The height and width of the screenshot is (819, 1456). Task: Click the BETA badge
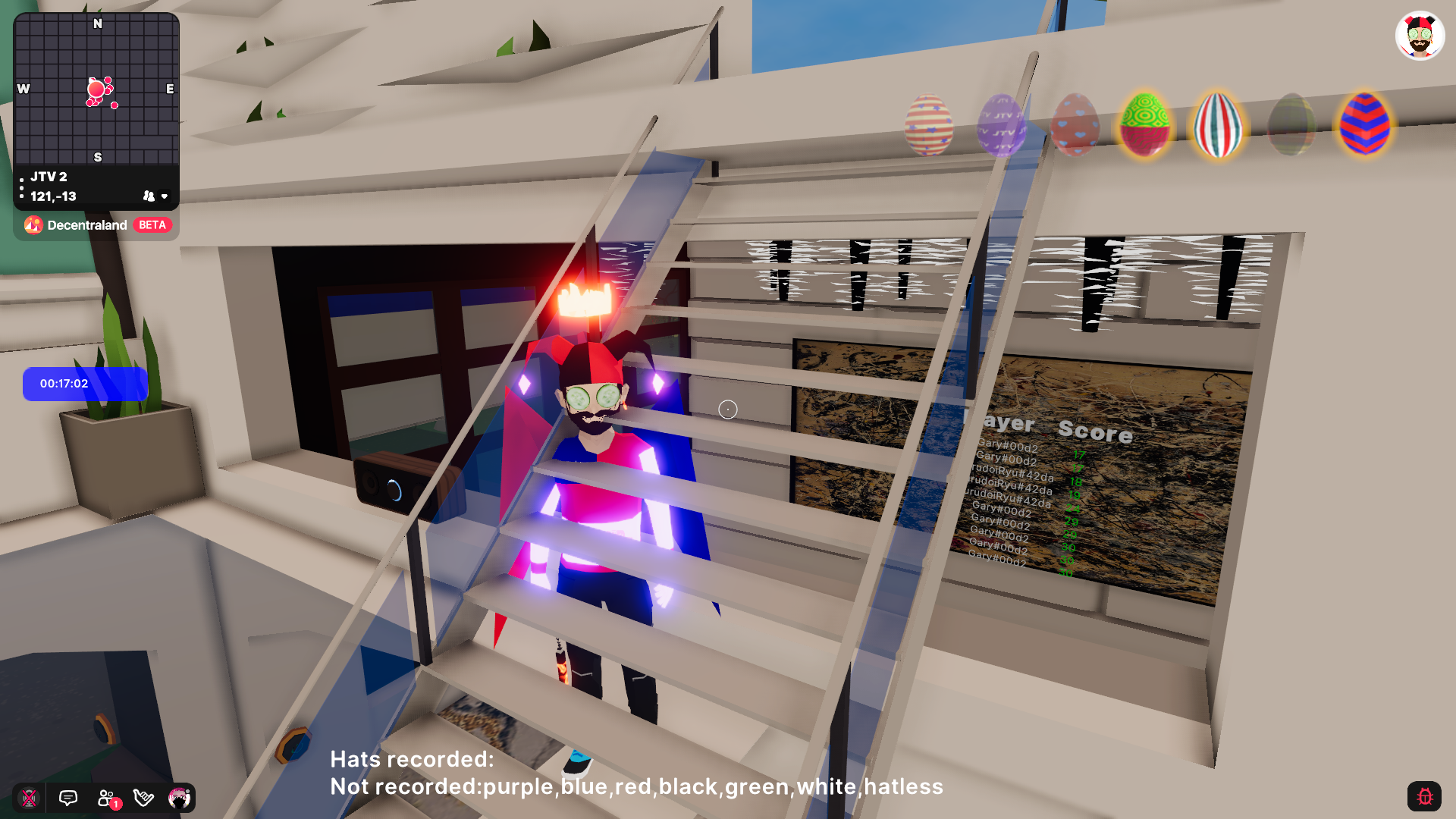pos(152,224)
